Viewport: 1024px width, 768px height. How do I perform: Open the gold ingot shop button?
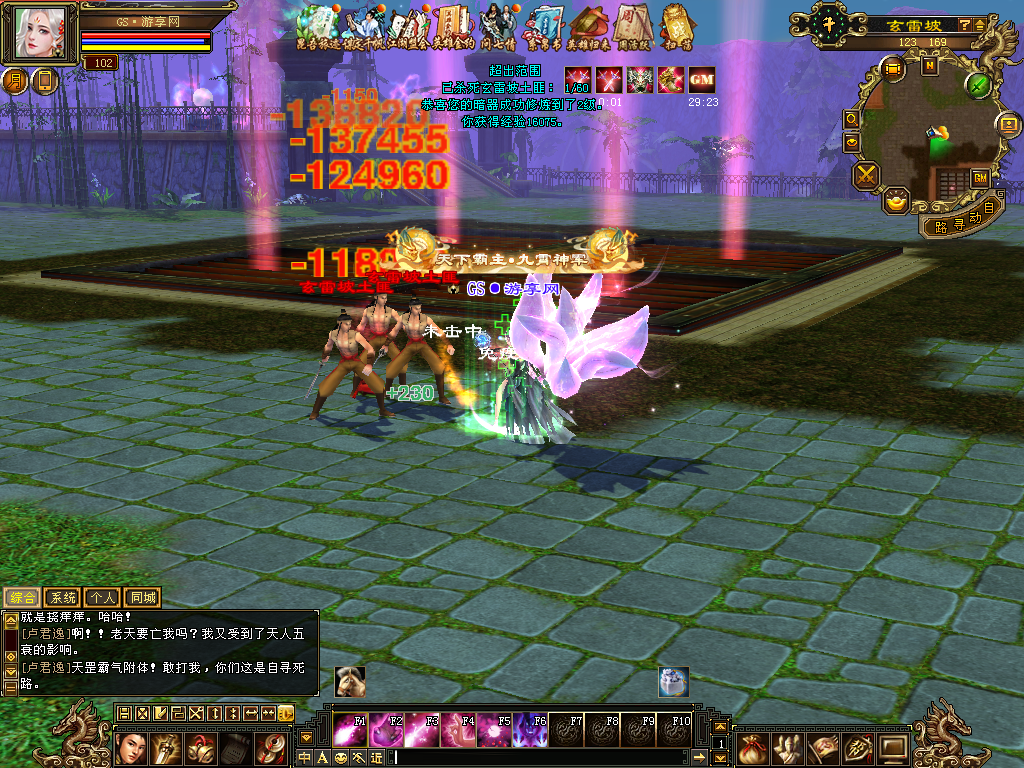click(x=897, y=200)
